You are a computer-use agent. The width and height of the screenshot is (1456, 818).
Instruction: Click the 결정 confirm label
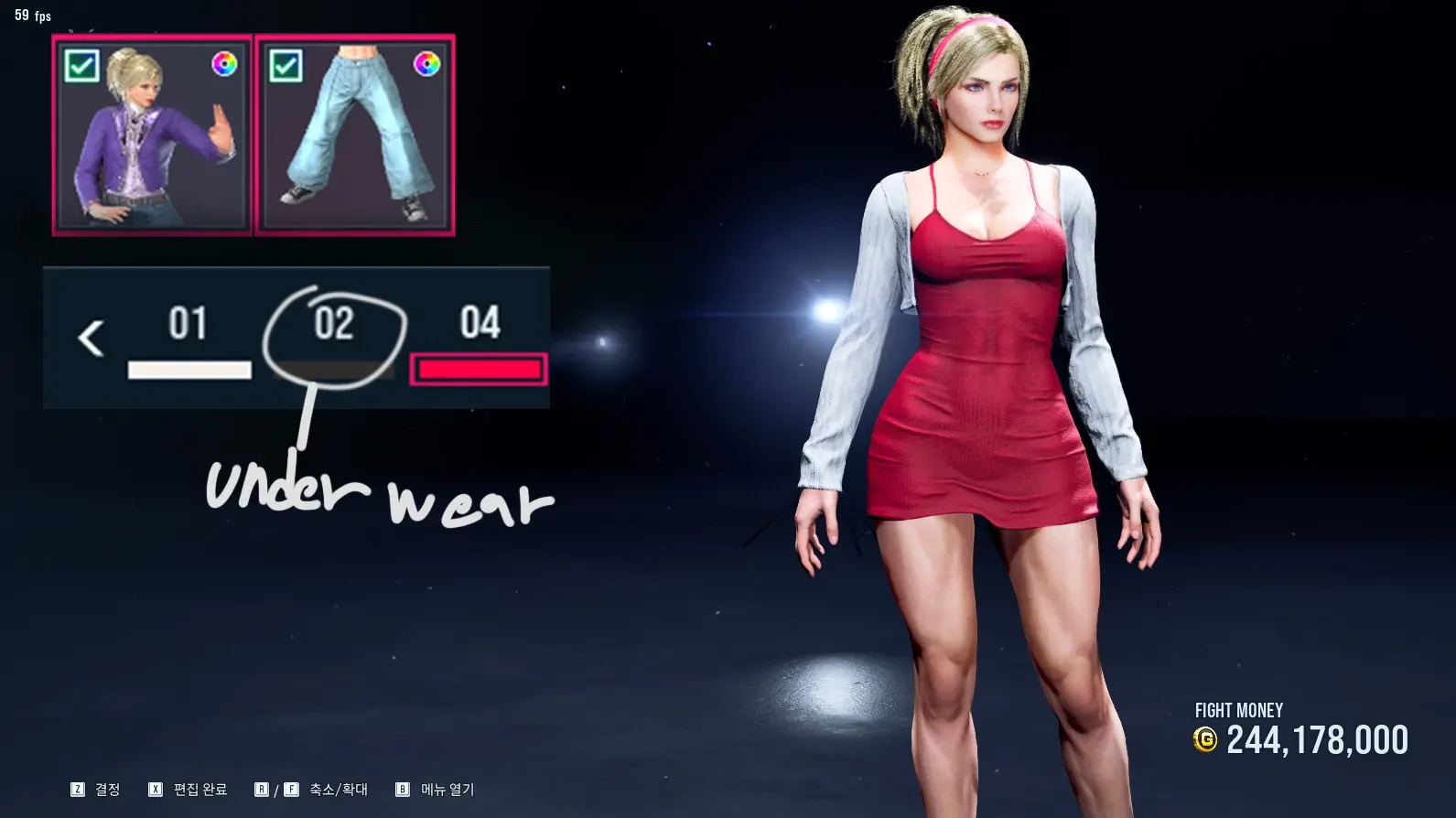point(106,789)
